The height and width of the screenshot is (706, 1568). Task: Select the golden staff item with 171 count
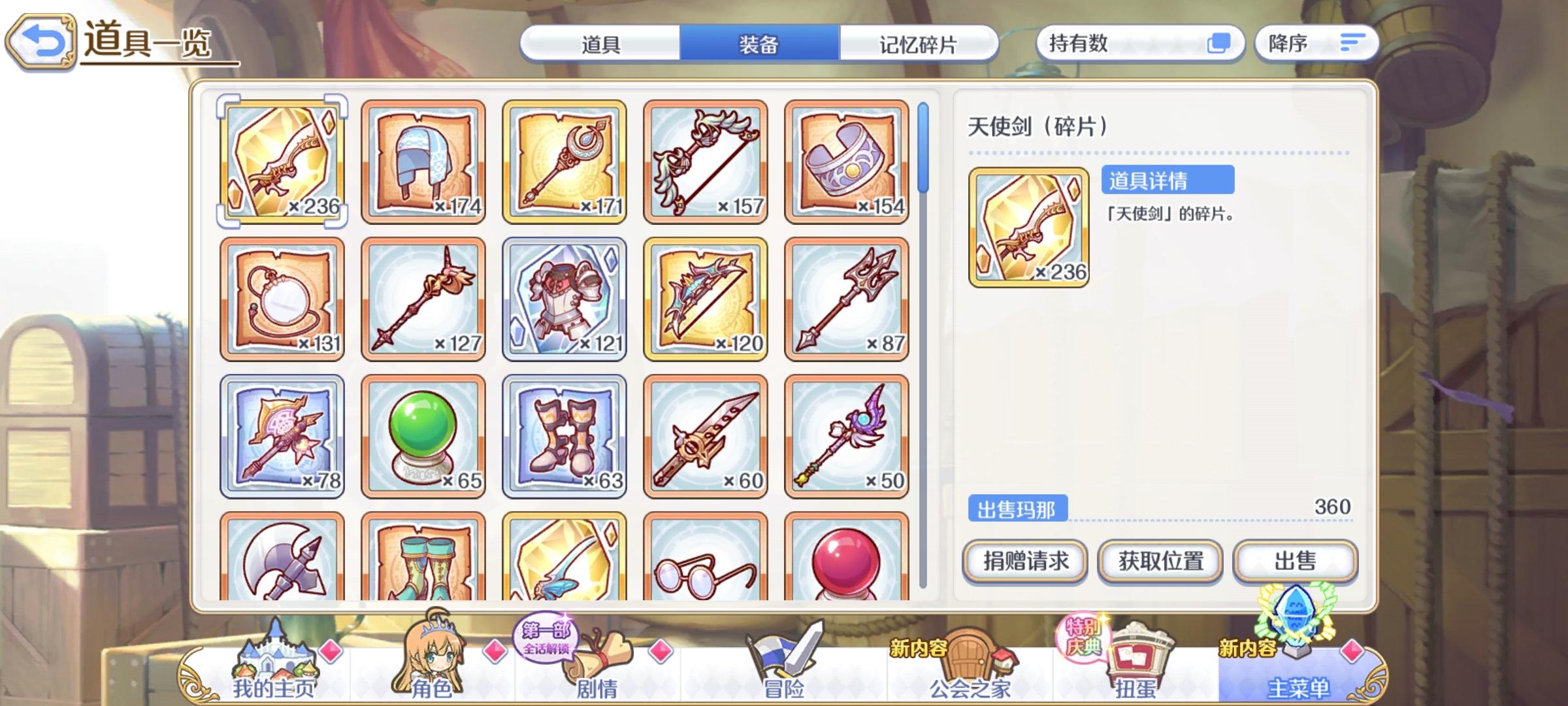click(x=564, y=160)
